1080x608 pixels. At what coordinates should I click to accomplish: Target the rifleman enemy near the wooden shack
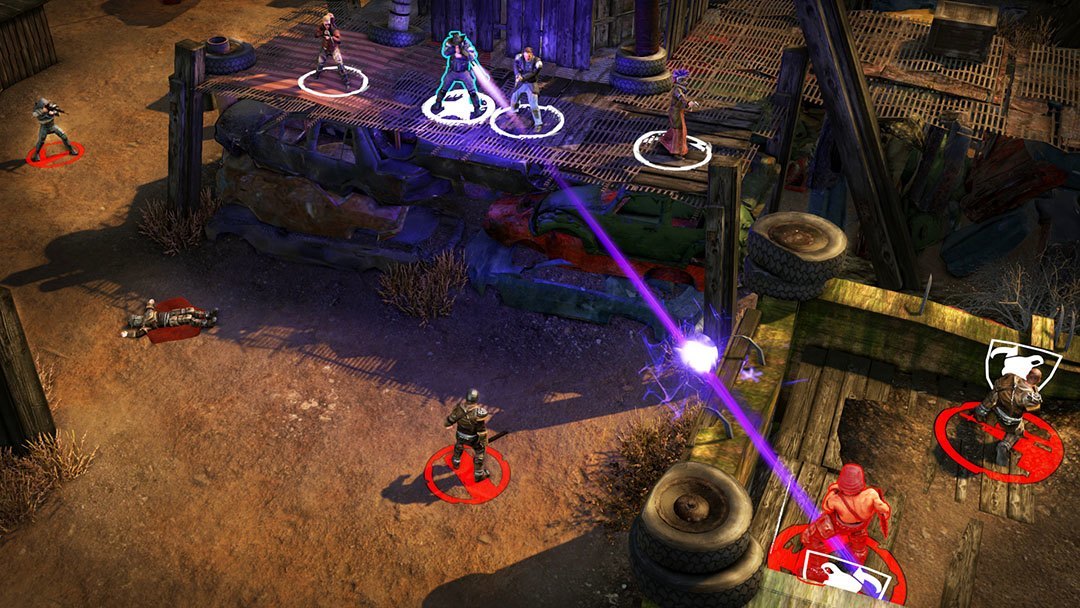[x=48, y=125]
